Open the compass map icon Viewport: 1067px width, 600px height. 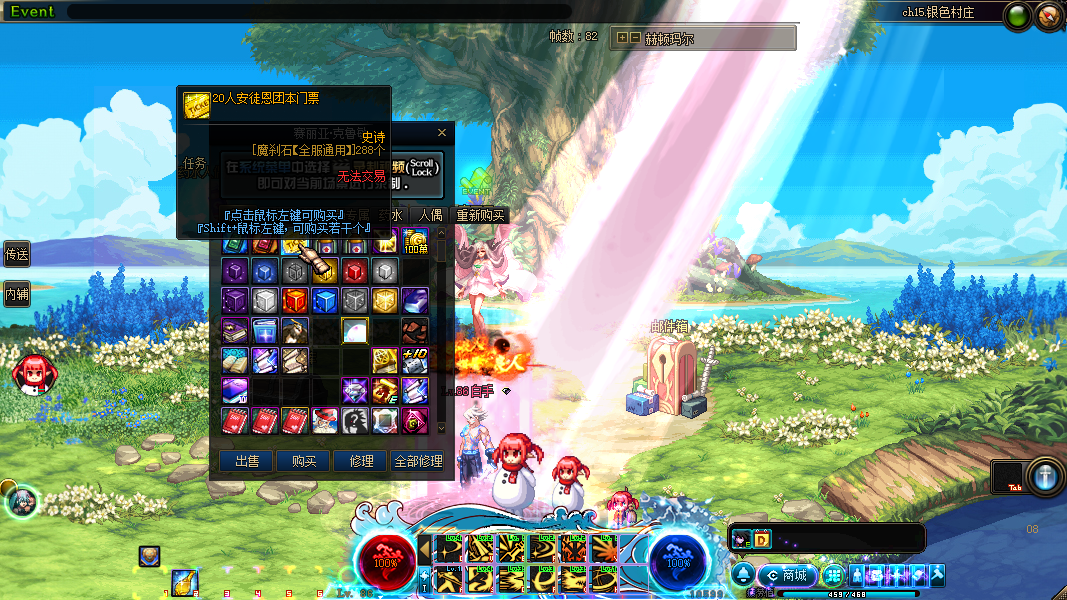click(1049, 15)
